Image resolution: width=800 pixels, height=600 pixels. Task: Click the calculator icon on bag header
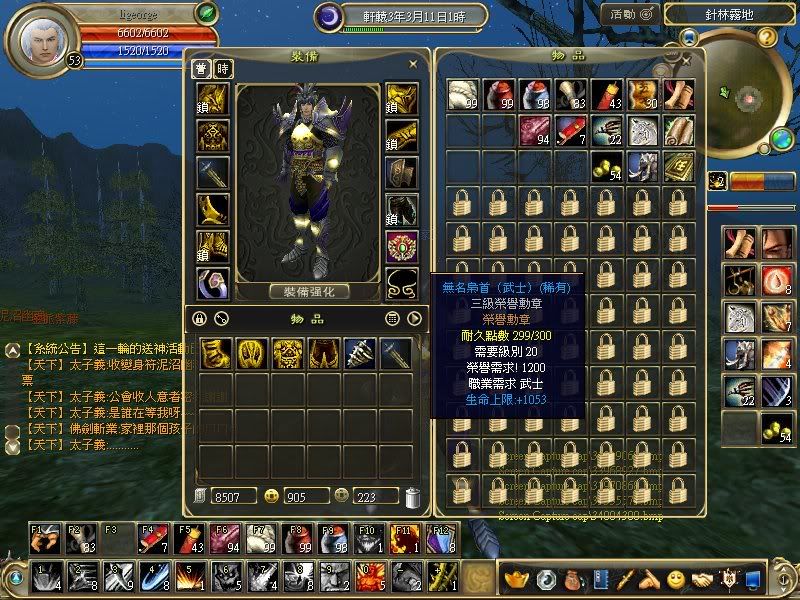393,319
